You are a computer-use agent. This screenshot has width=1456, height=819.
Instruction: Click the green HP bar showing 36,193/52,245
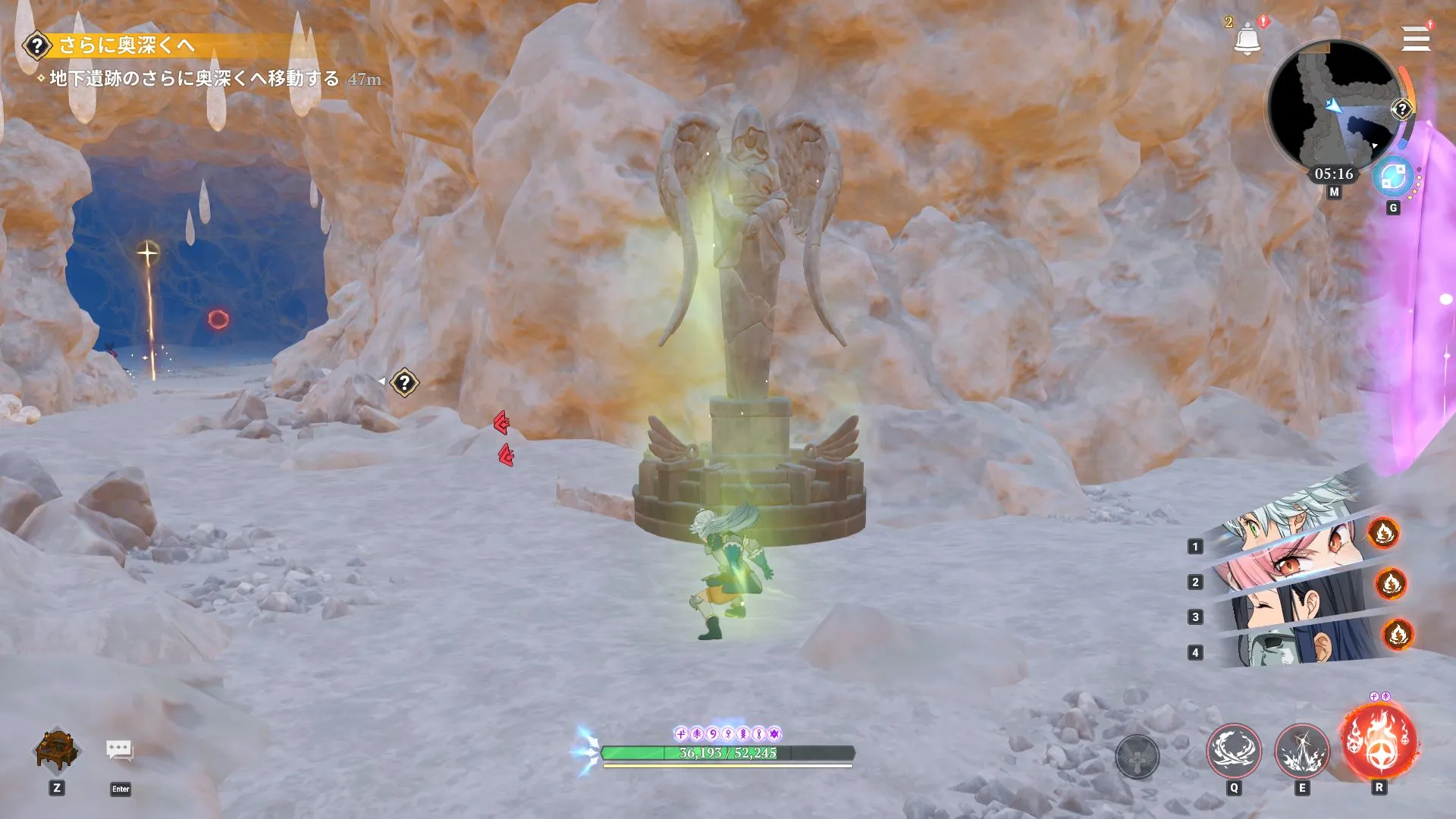(728, 755)
